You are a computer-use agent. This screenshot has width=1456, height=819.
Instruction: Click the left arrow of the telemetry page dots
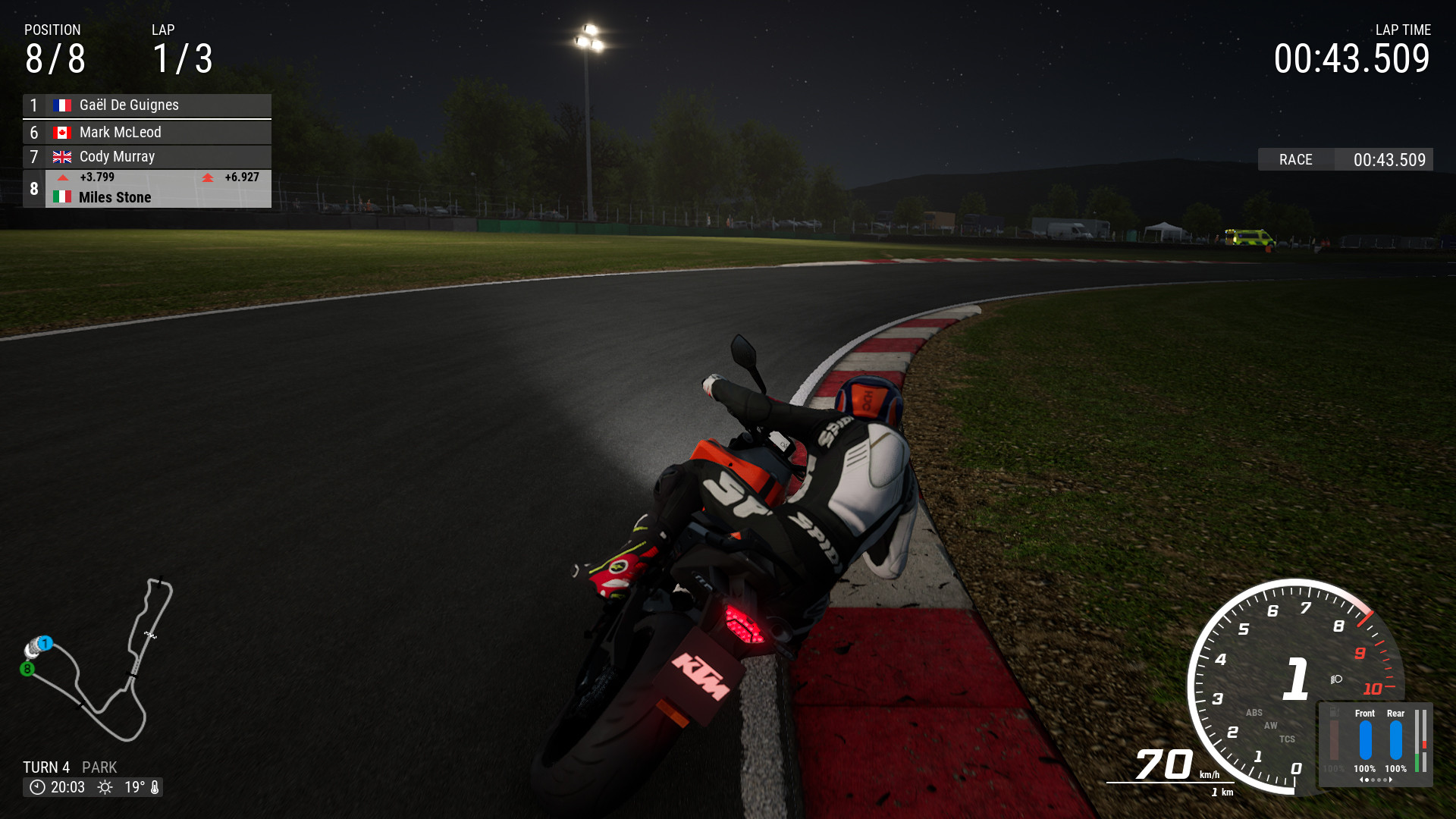coord(1361,780)
